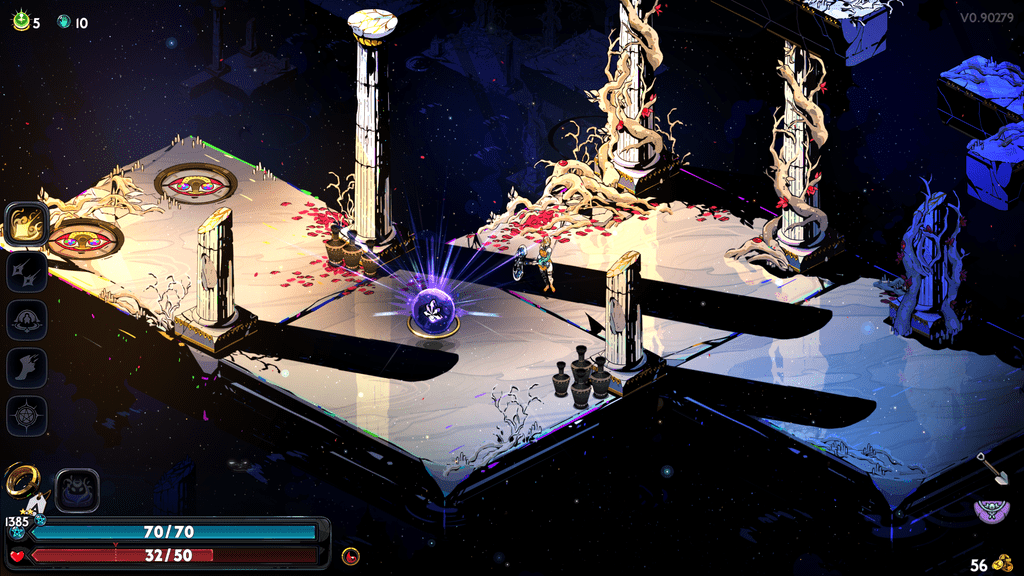
Task: Select the pentagram Magick boon slot
Action: point(27,416)
